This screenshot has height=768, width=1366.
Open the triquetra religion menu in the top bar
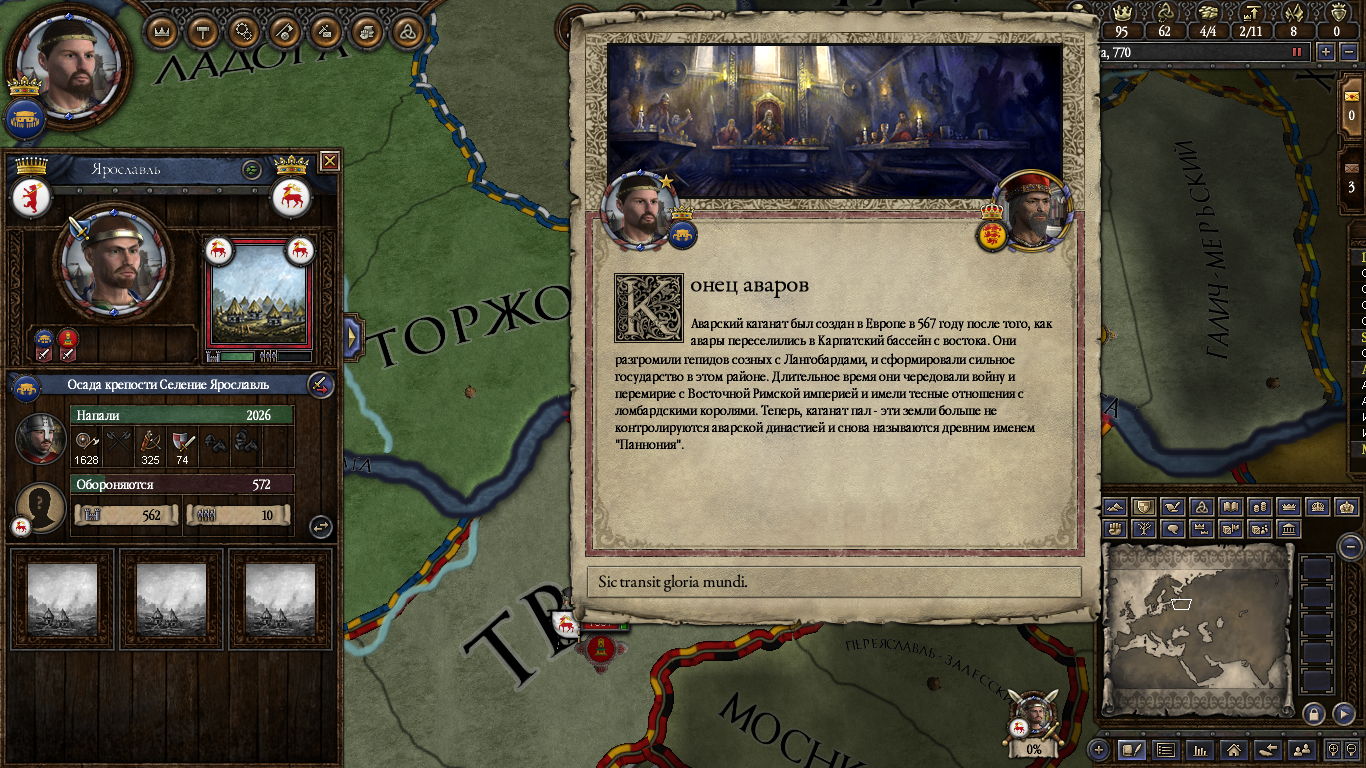408,31
